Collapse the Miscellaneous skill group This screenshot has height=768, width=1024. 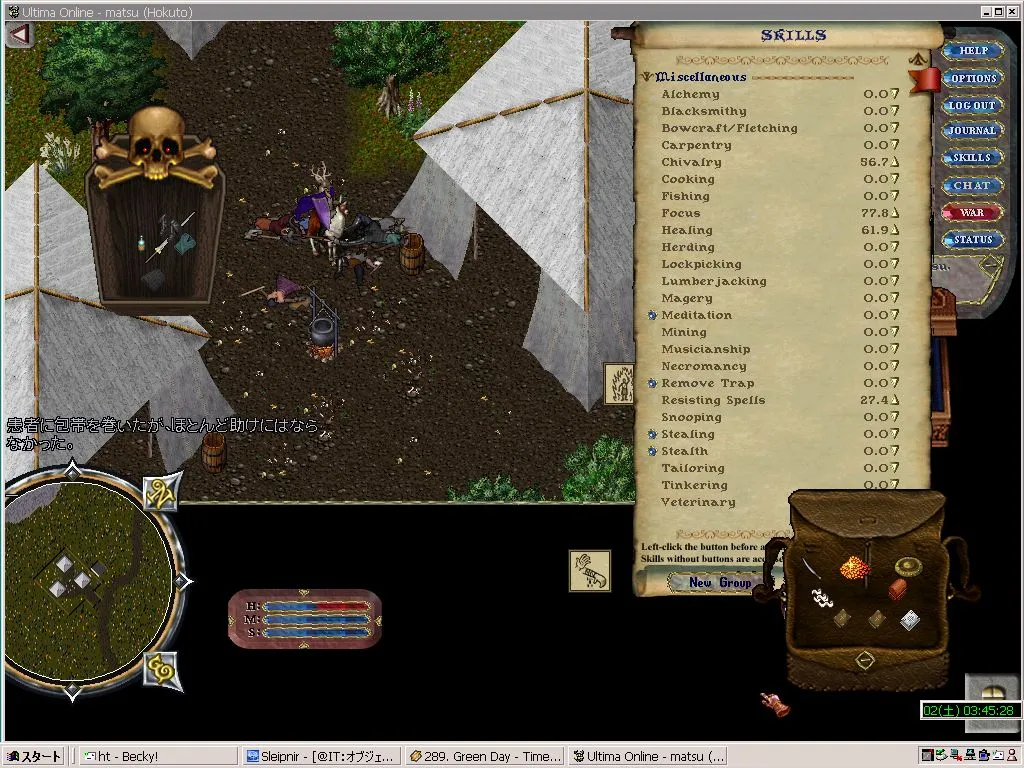647,77
